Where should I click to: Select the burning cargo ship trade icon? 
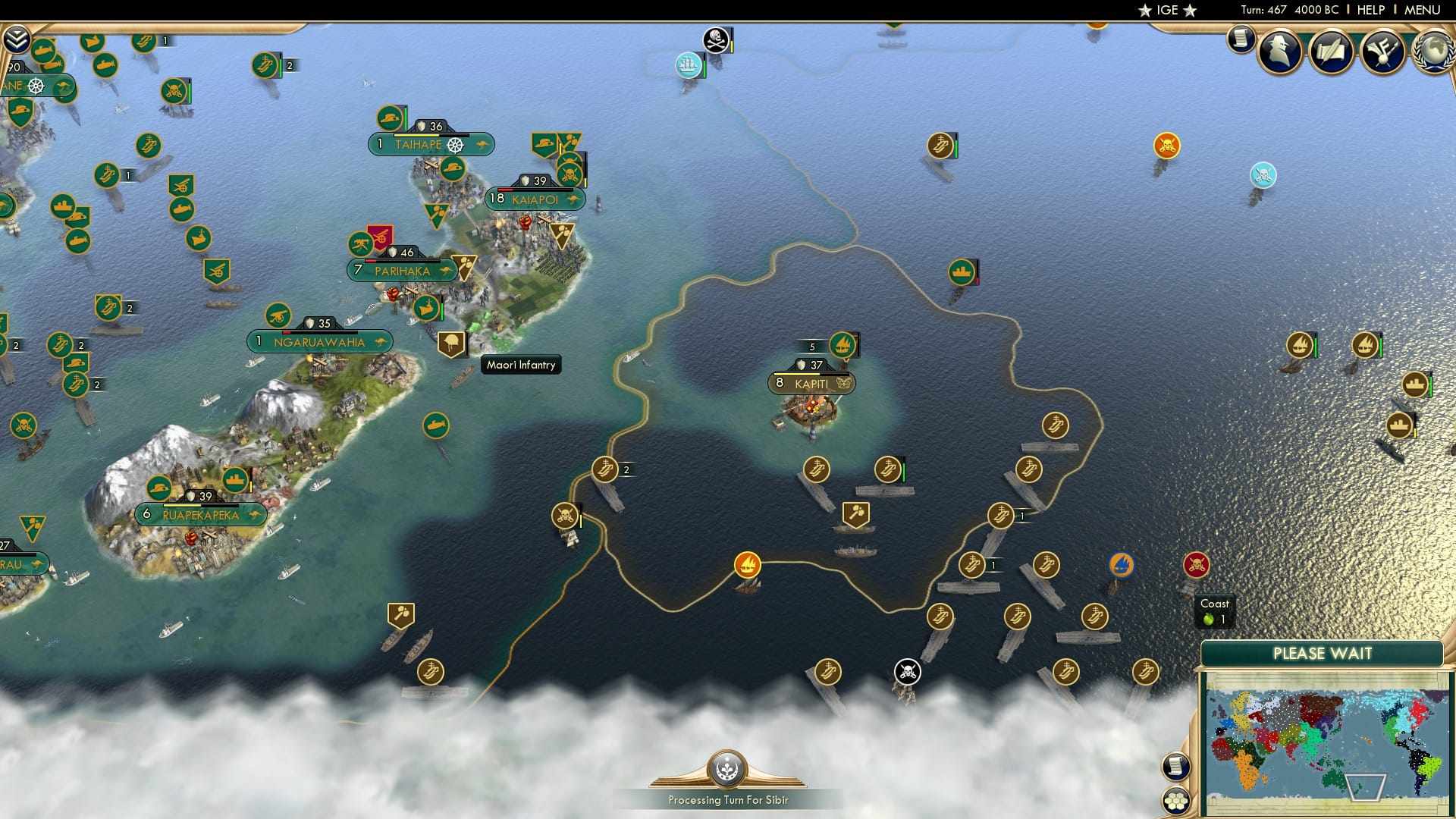pyautogui.click(x=747, y=565)
